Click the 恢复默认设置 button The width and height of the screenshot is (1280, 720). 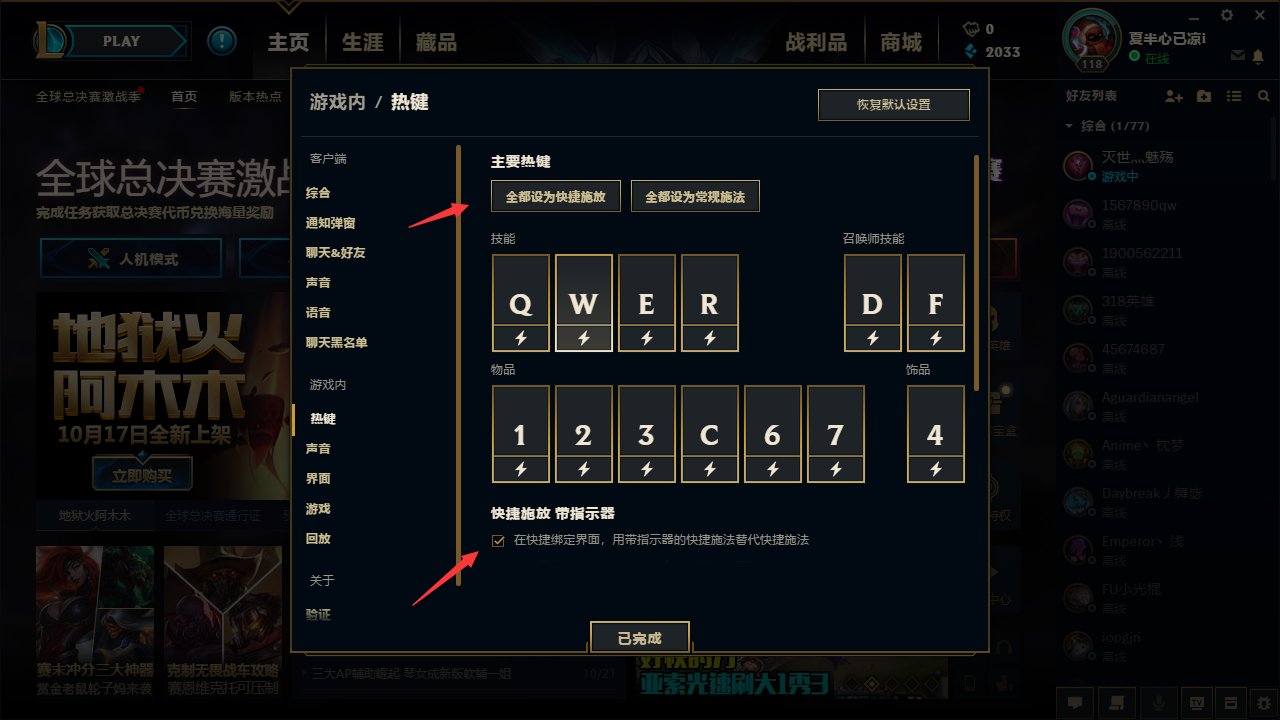coord(894,104)
